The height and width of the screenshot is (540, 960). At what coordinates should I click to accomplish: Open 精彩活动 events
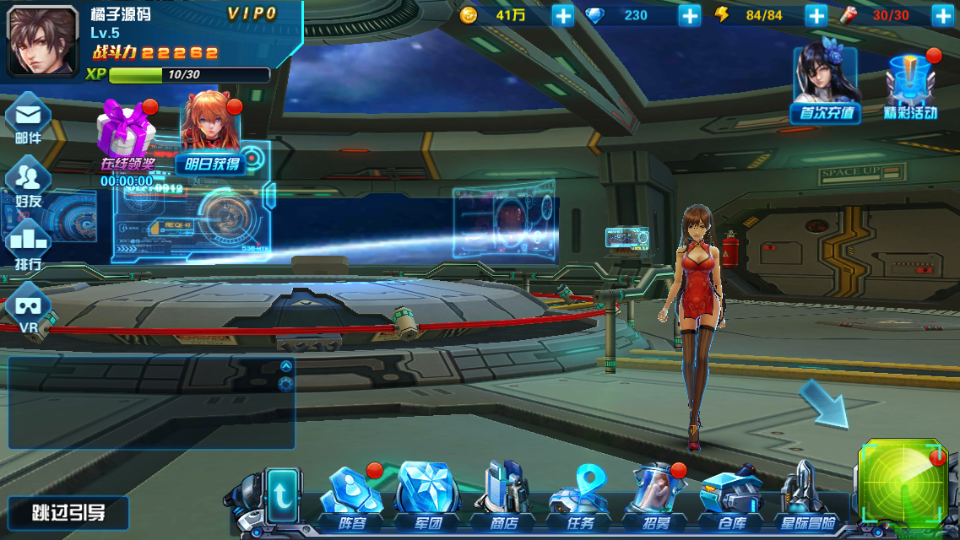pos(910,87)
